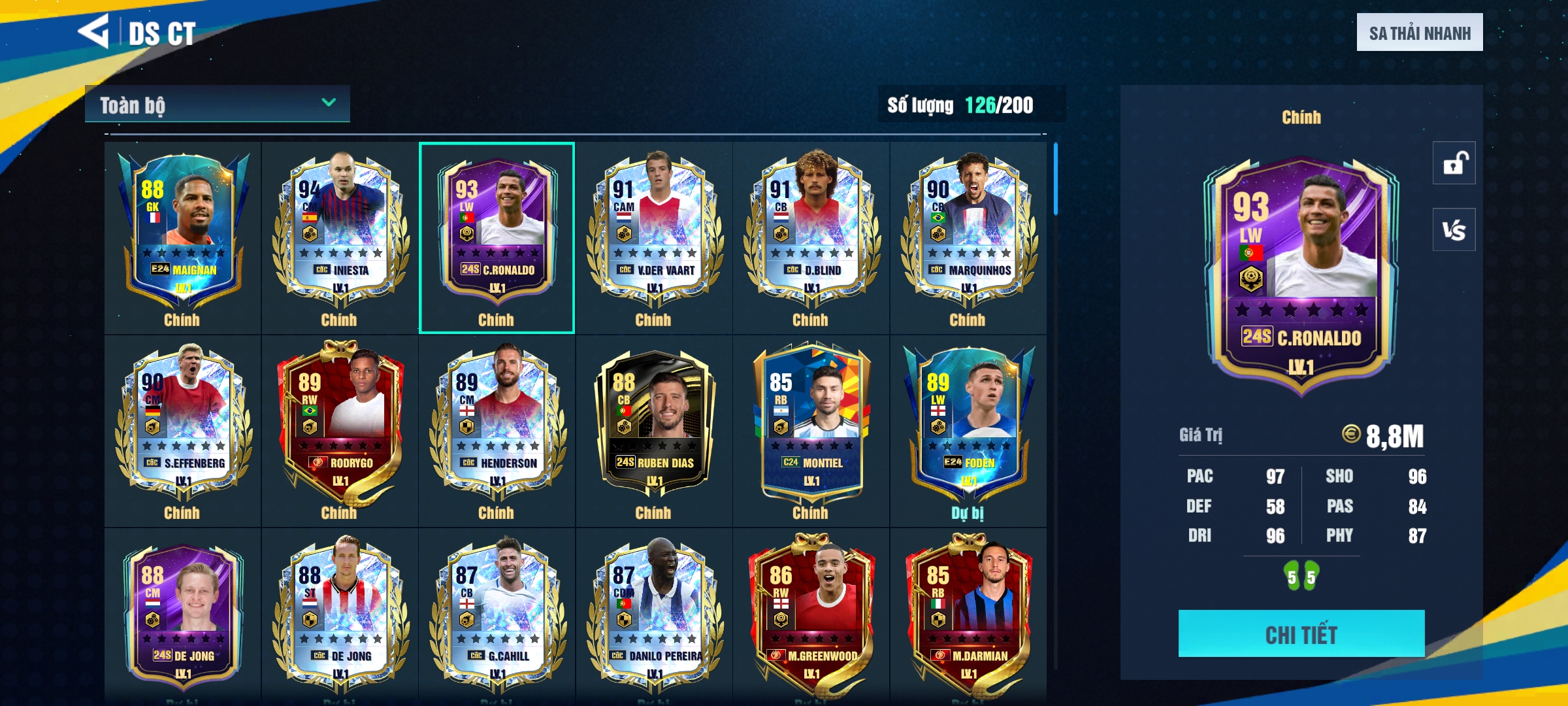Open the Toàn bộ filter dropdown
This screenshot has height=706, width=1568.
pyautogui.click(x=217, y=105)
